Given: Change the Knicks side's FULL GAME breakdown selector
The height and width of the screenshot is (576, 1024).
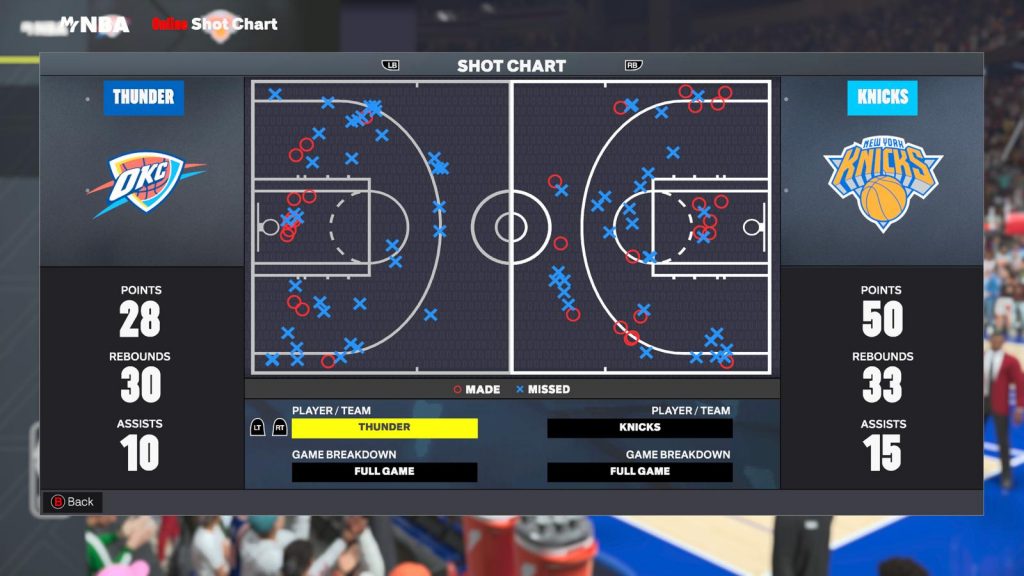Looking at the screenshot, I should (x=639, y=472).
